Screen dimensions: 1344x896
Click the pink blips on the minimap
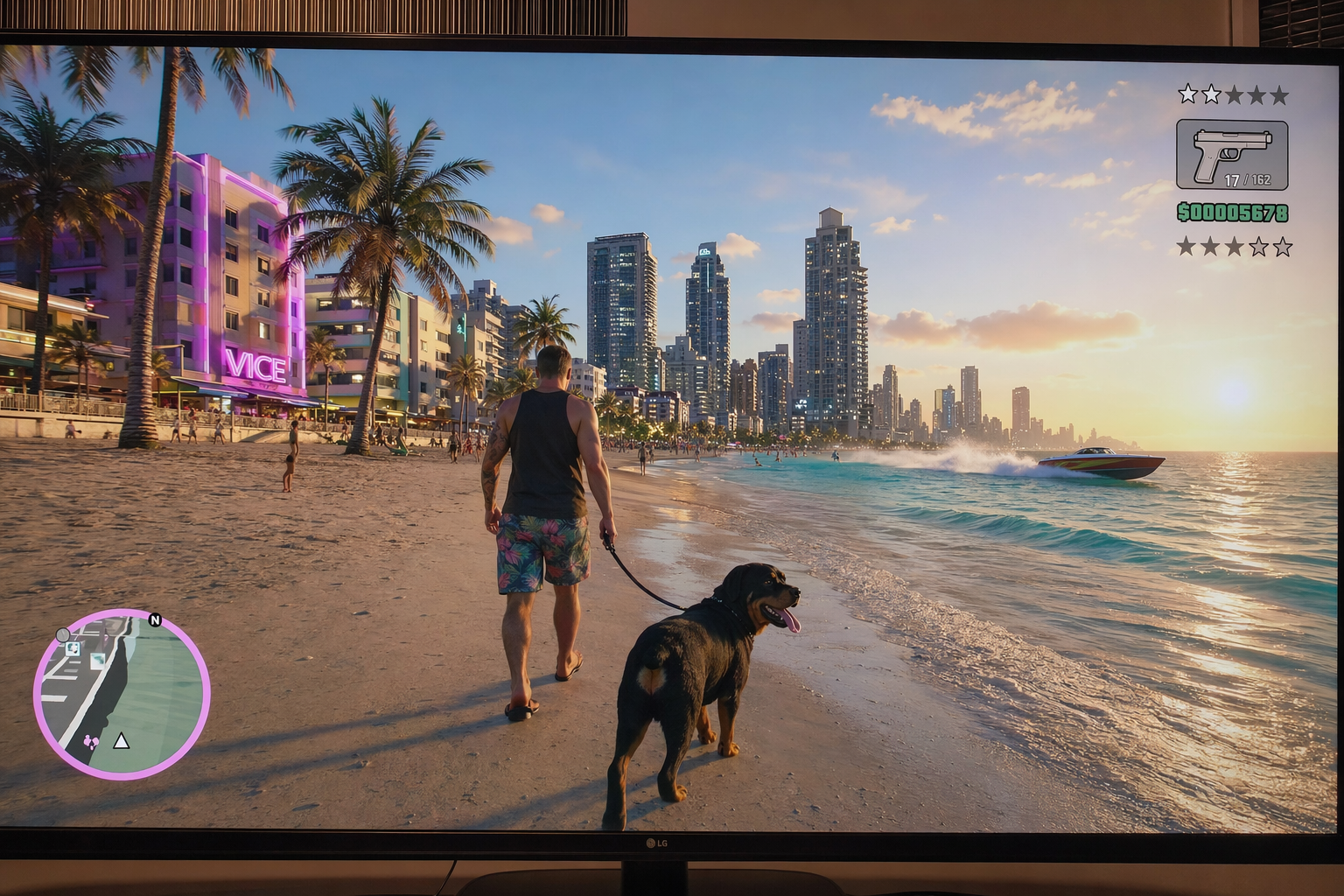click(92, 741)
